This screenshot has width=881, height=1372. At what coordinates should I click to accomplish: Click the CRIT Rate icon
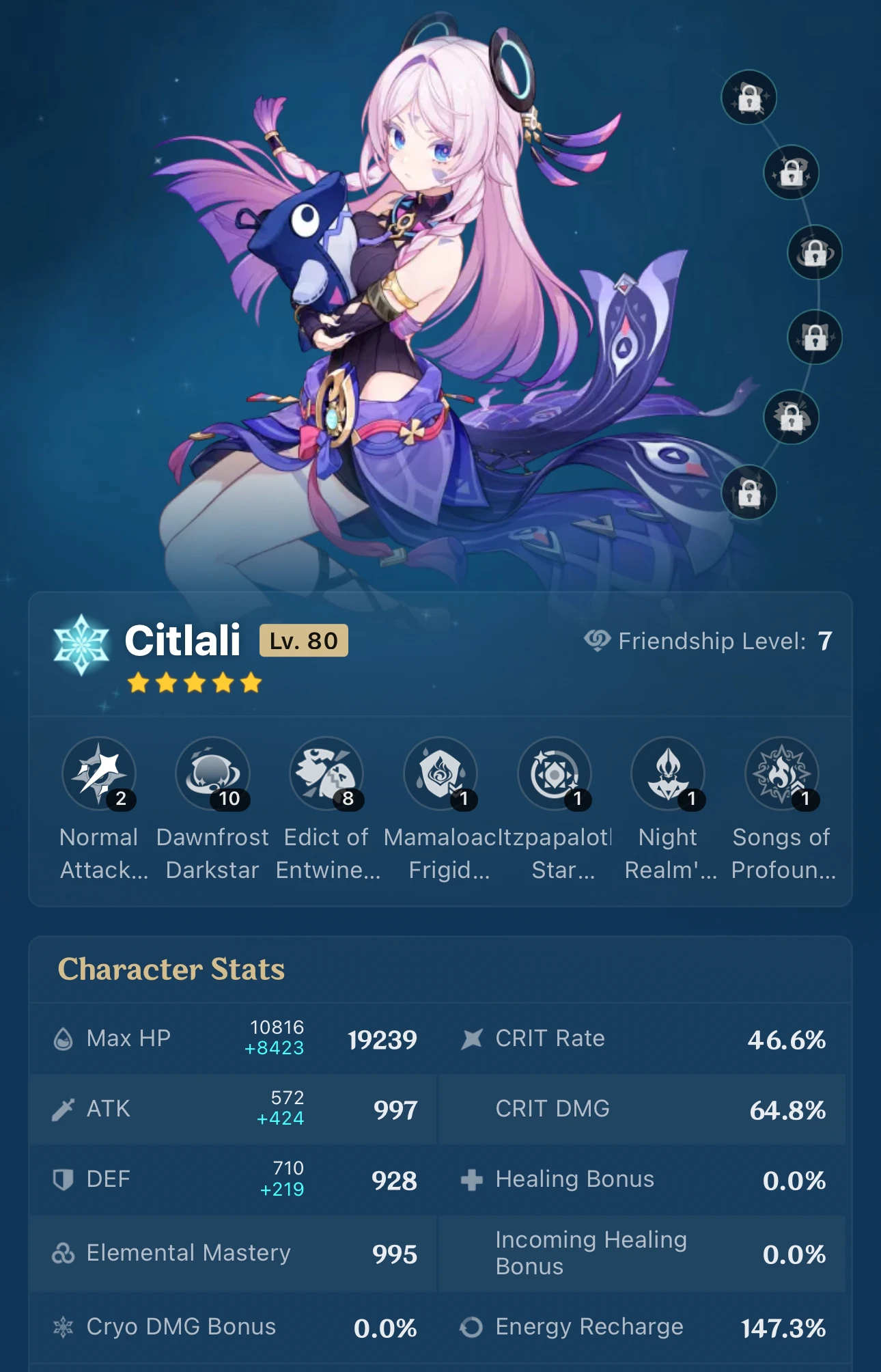(472, 1039)
